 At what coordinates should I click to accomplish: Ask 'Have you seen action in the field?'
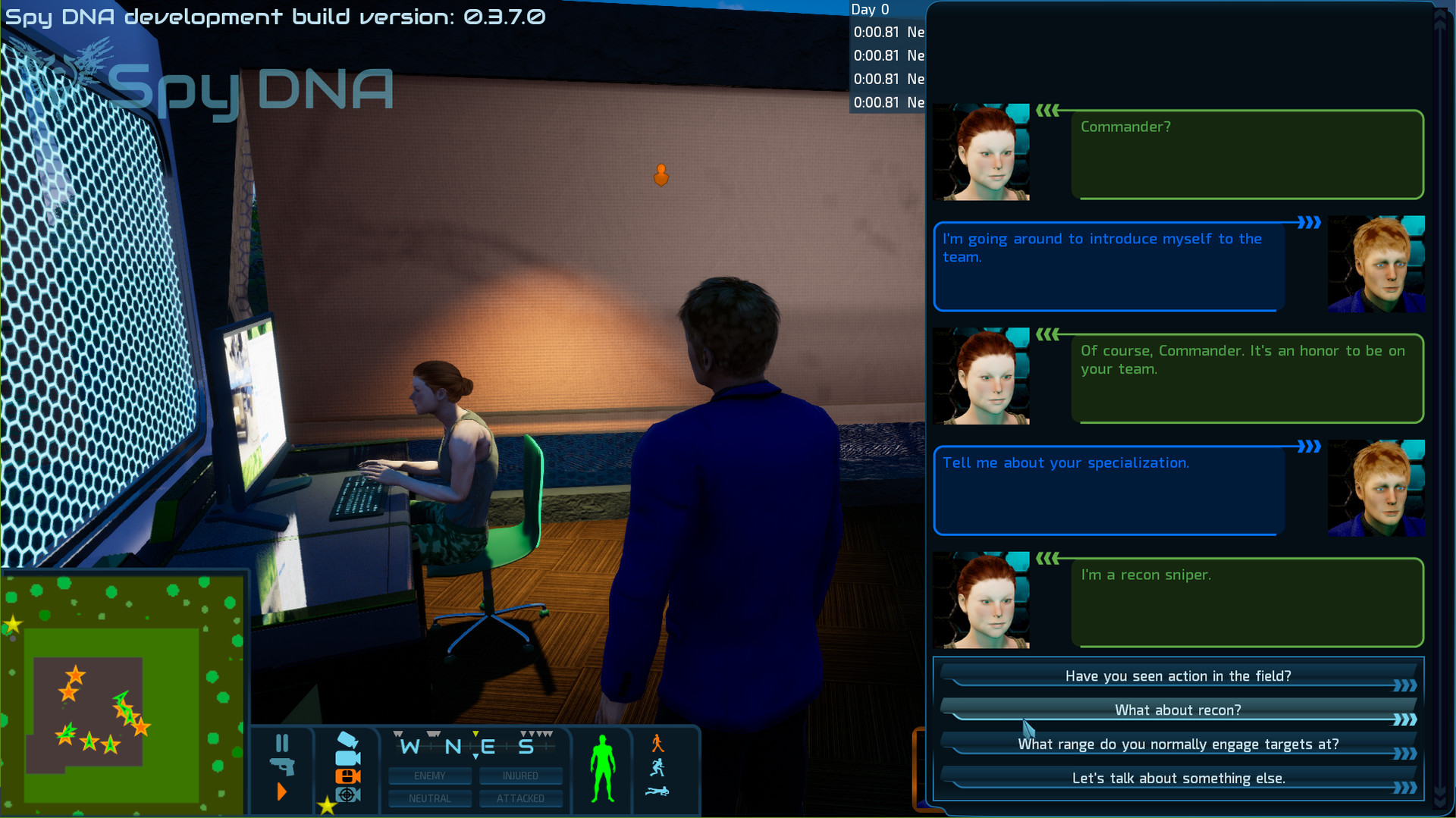tap(1178, 675)
